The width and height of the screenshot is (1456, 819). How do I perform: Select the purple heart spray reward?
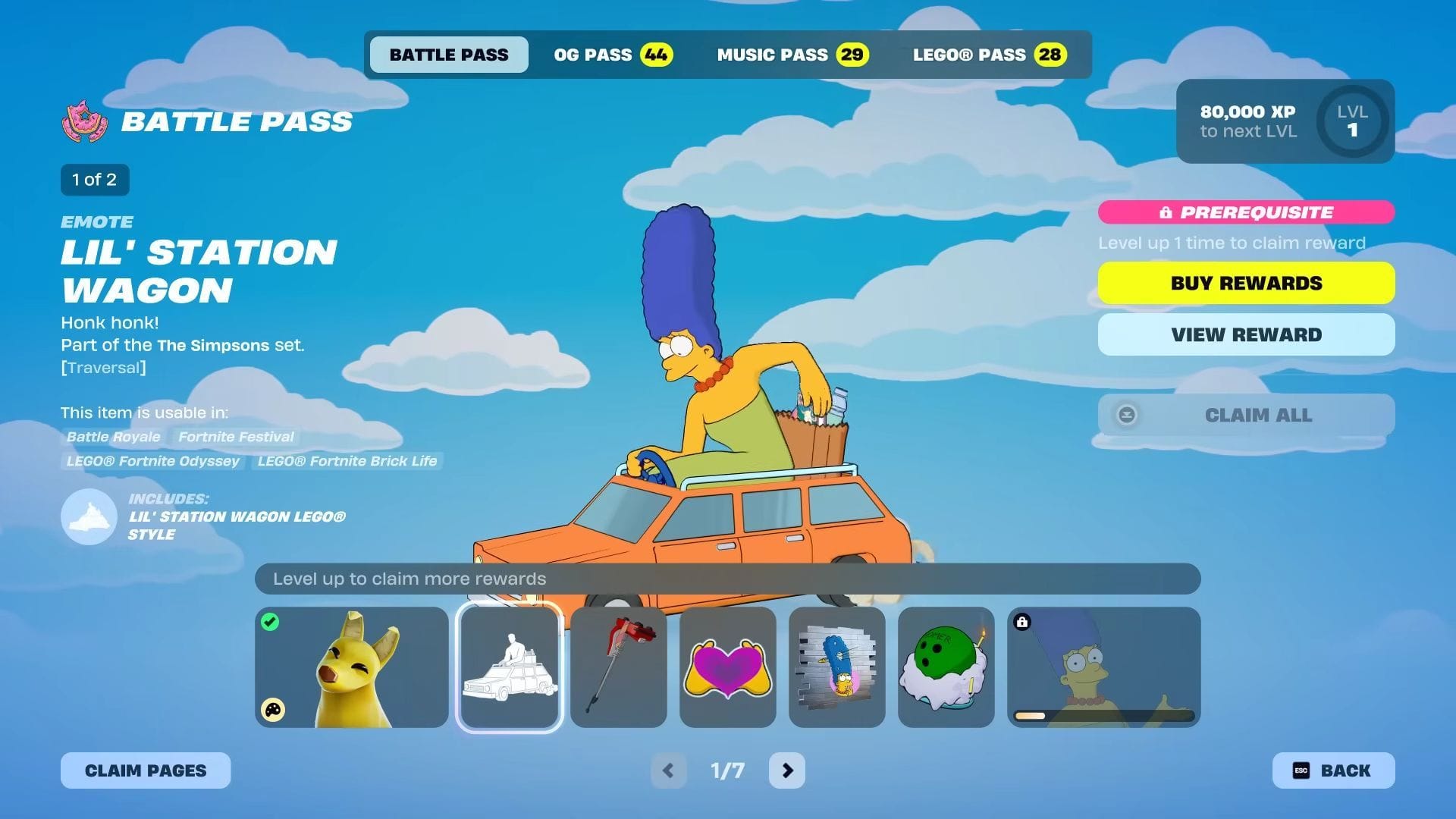[x=727, y=667]
